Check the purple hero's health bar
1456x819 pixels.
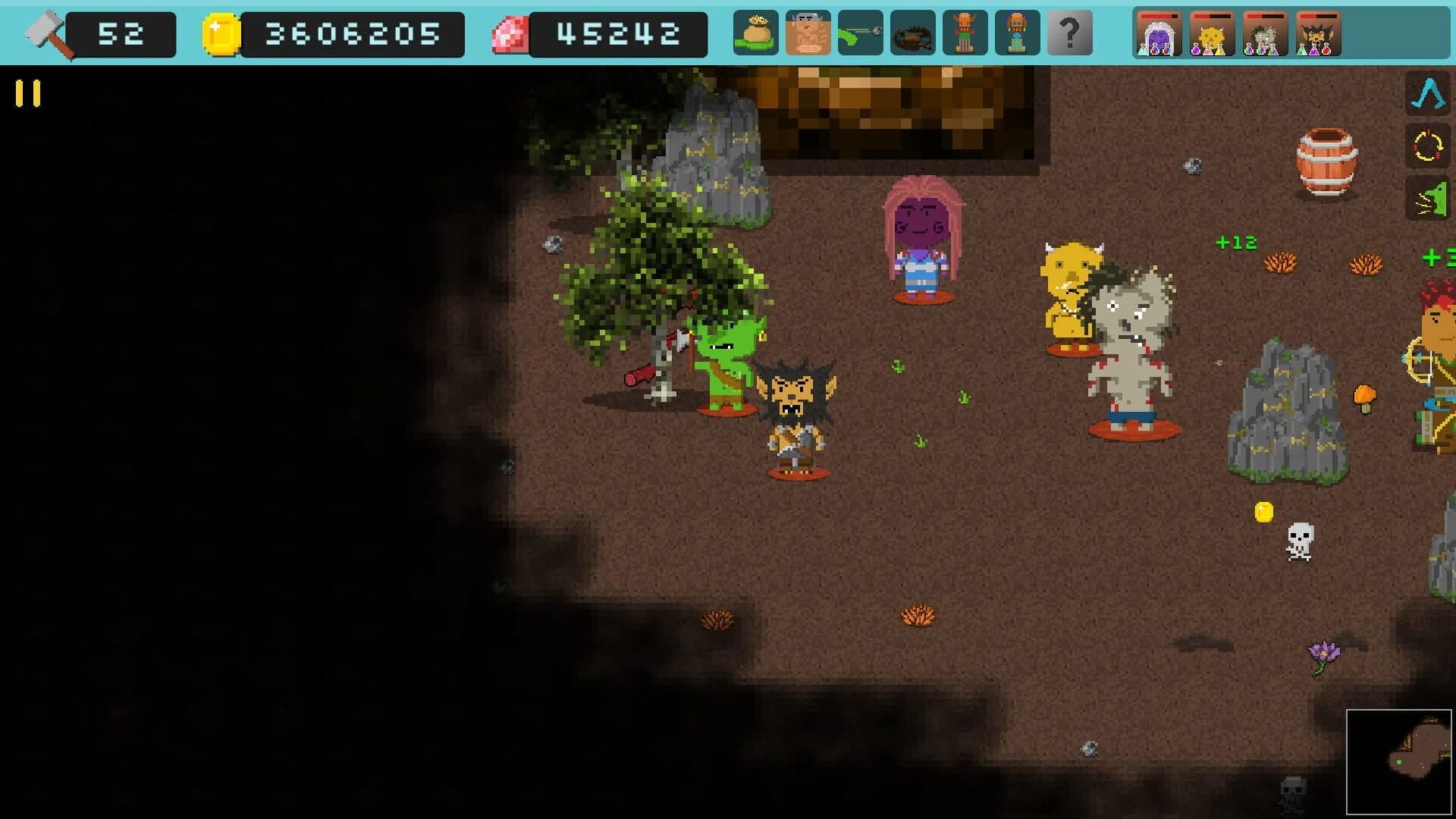click(1159, 17)
